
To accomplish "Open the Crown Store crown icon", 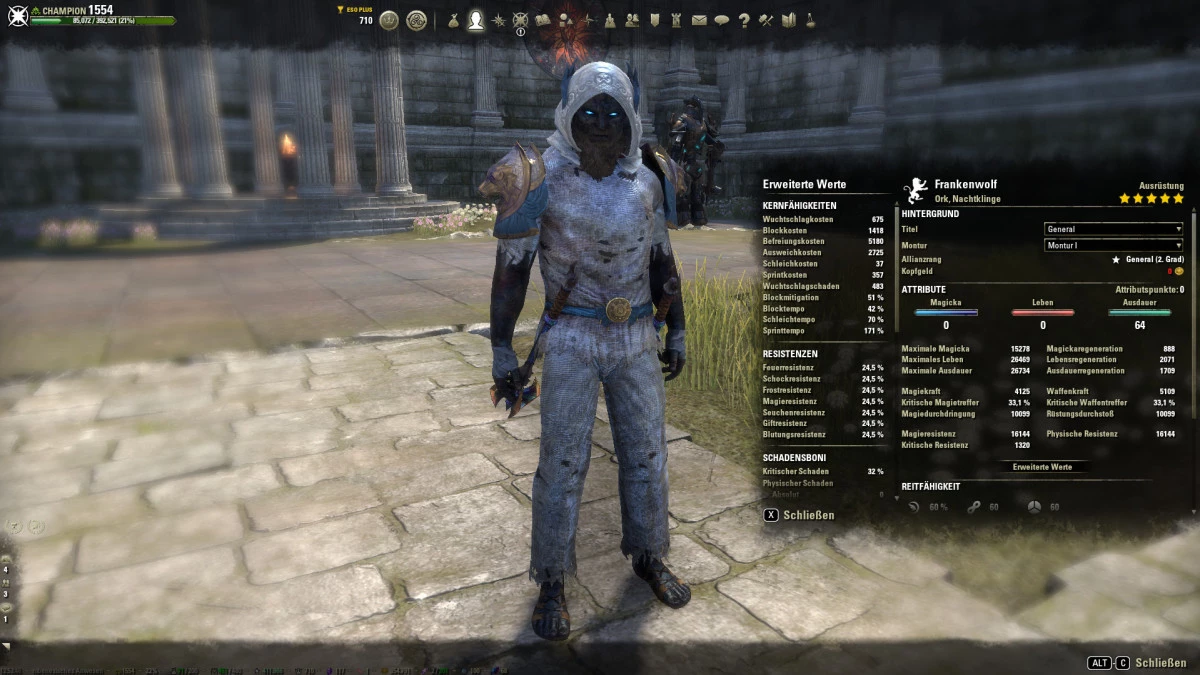I will tap(389, 20).
